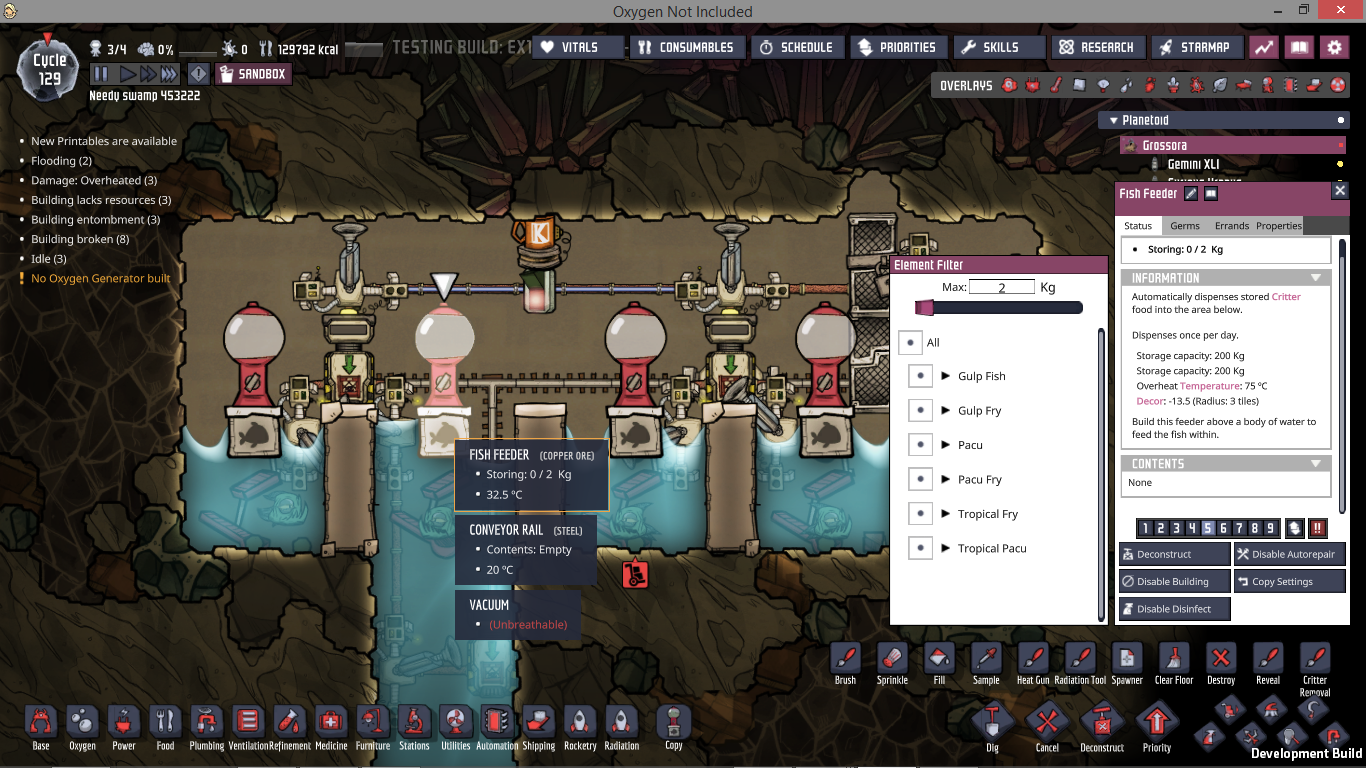Expand the Gulp Fish category arrow
1366x768 pixels.
(945, 376)
